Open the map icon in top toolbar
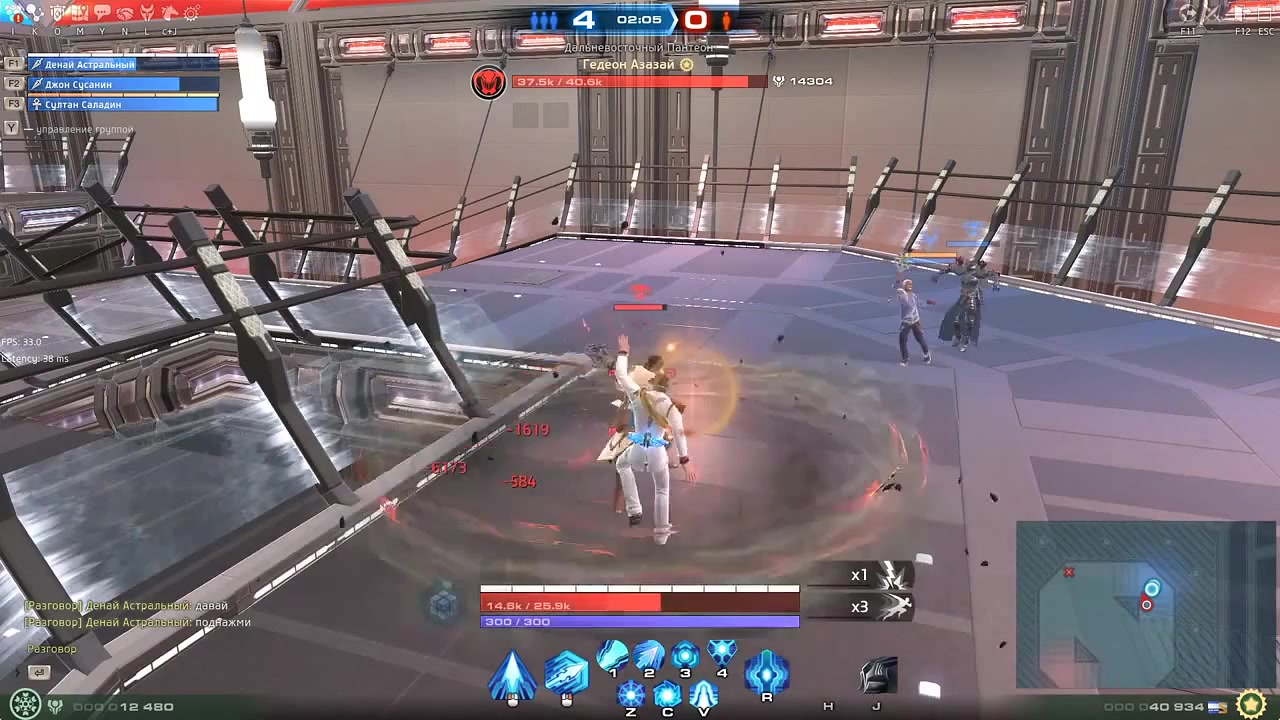1280x720 pixels. click(x=79, y=14)
